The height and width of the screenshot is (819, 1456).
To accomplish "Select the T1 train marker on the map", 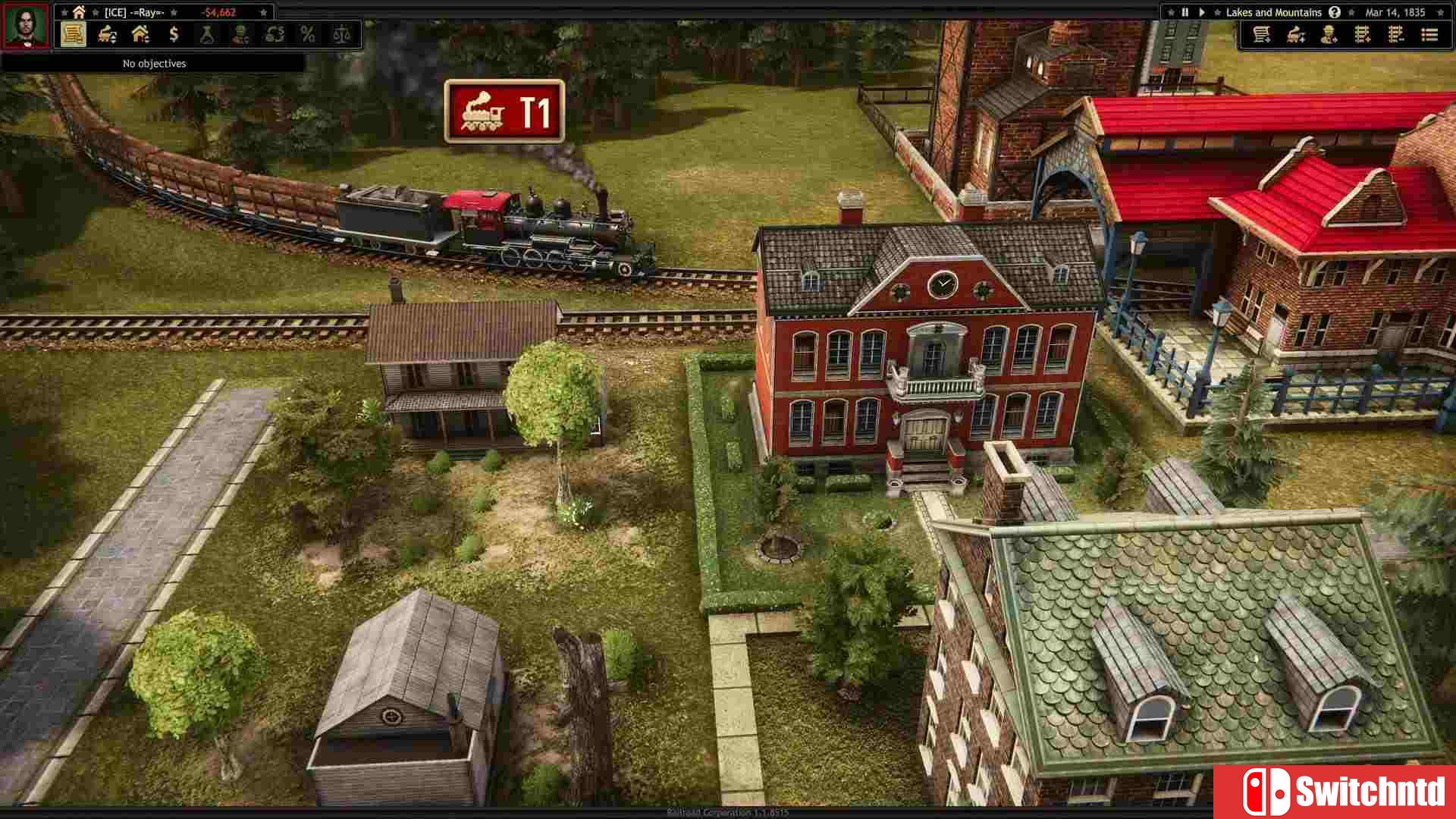I will (503, 112).
